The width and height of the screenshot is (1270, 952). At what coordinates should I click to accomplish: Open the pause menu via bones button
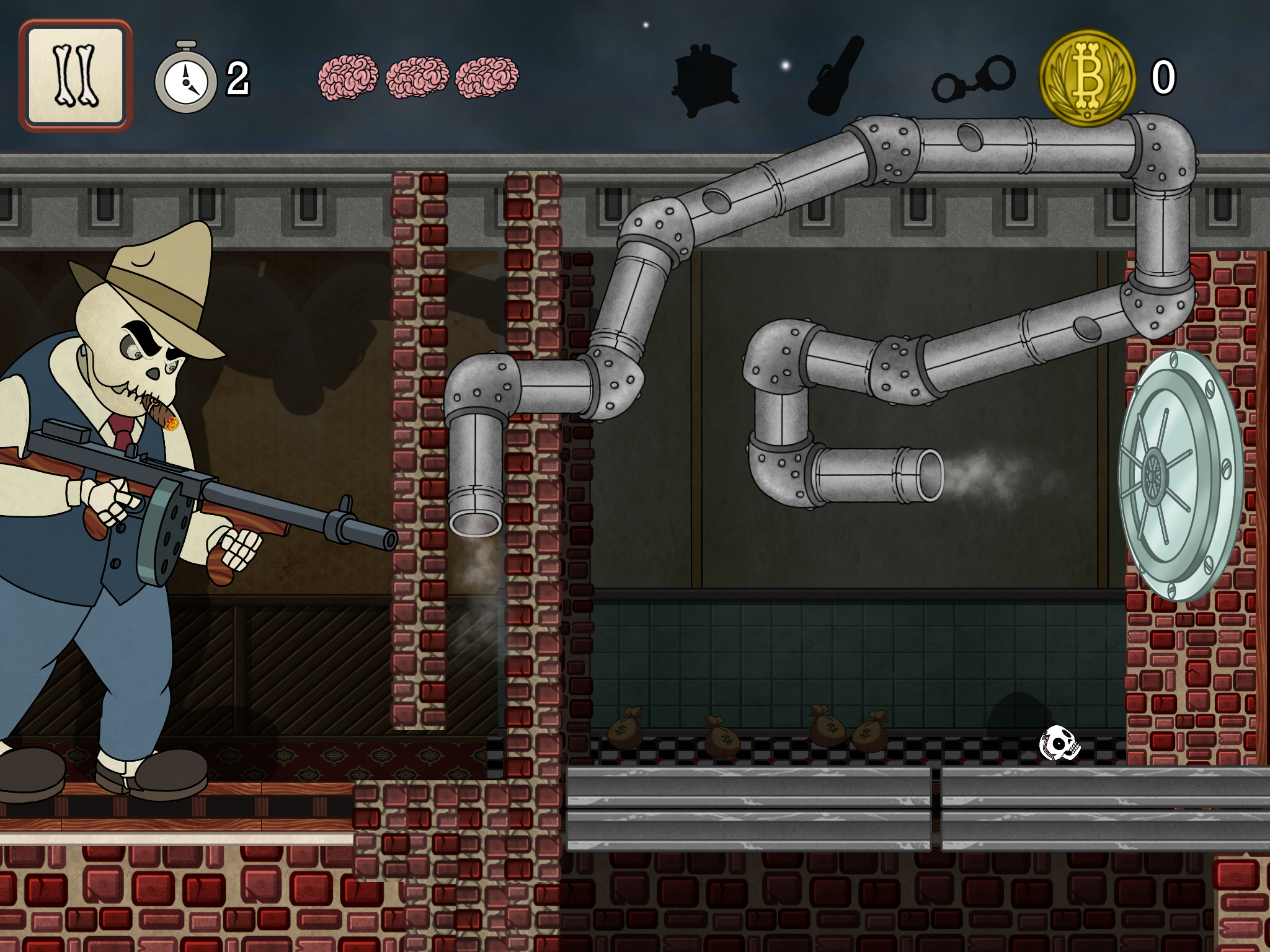[x=76, y=74]
